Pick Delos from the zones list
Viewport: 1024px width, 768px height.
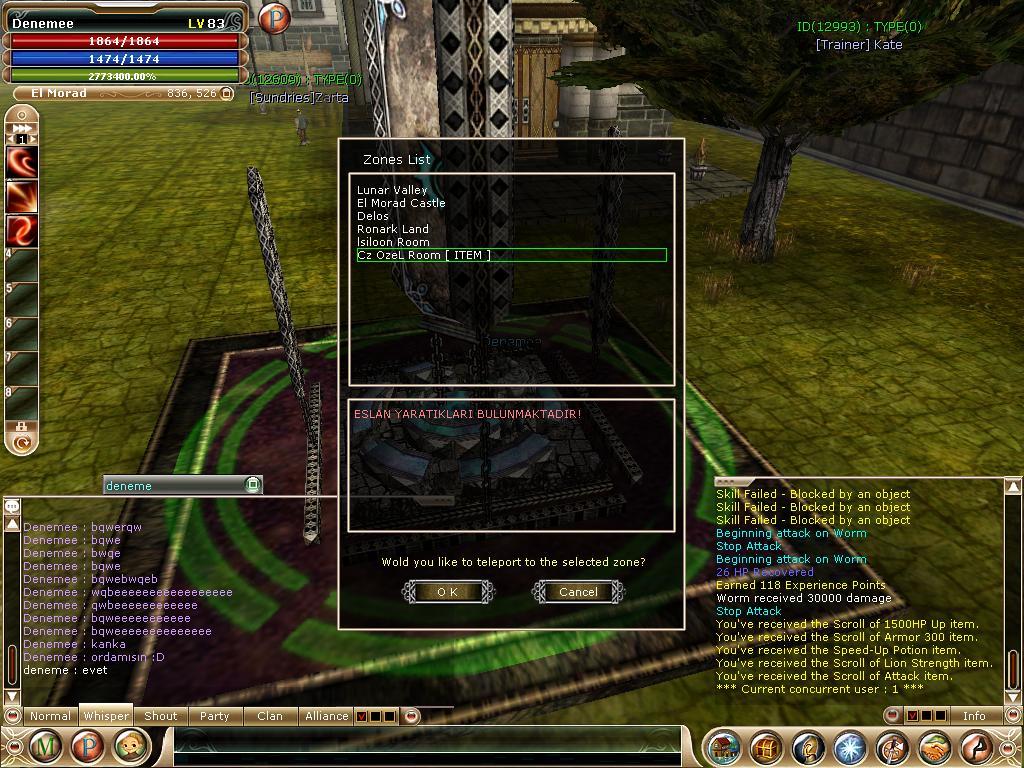[x=373, y=216]
